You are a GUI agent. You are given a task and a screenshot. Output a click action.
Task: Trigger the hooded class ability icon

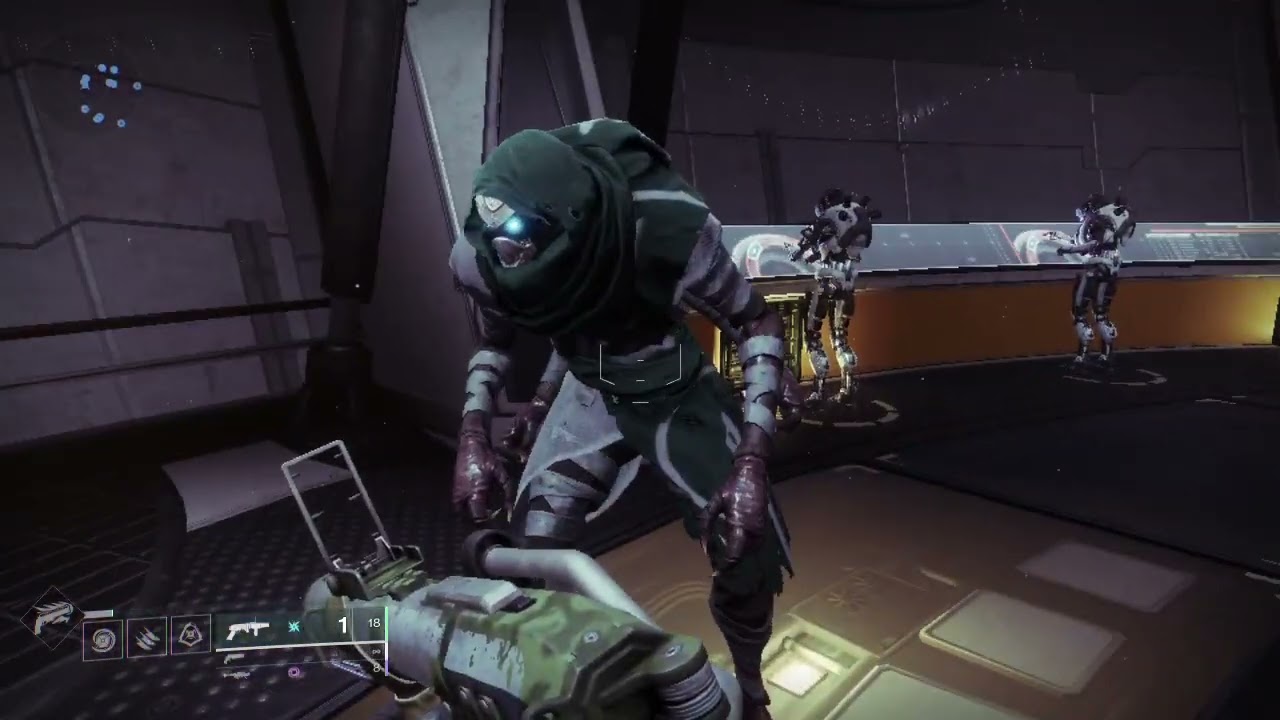[190, 634]
